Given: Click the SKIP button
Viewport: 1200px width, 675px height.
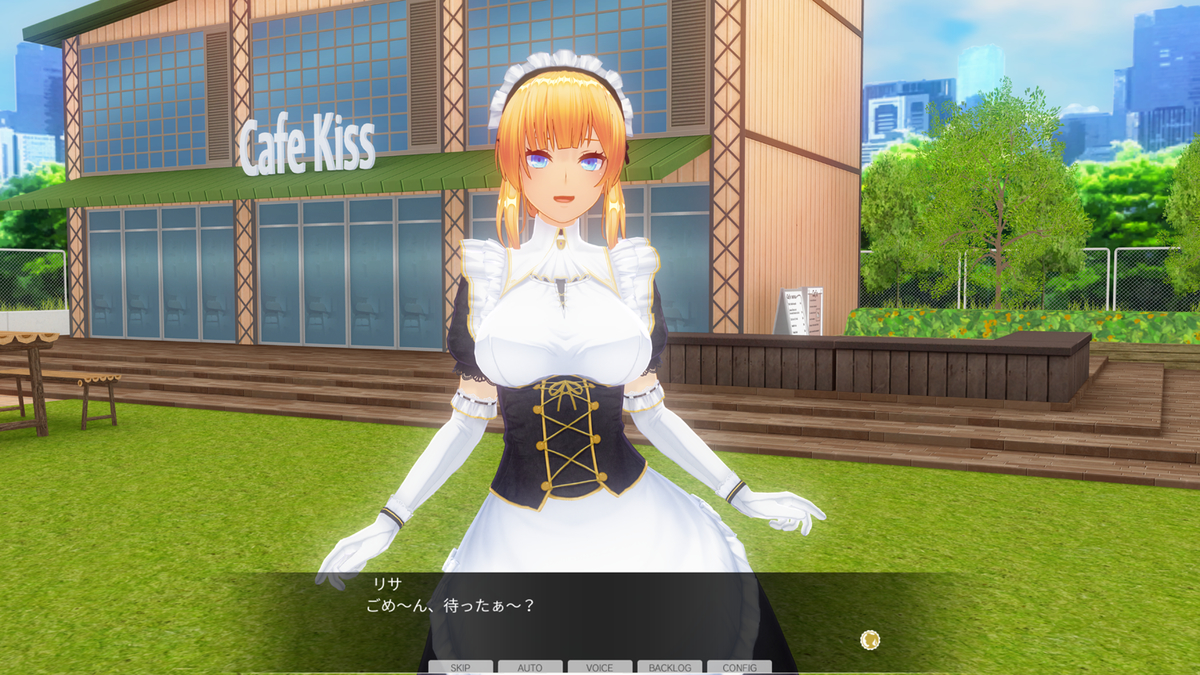Looking at the screenshot, I should 460,667.
